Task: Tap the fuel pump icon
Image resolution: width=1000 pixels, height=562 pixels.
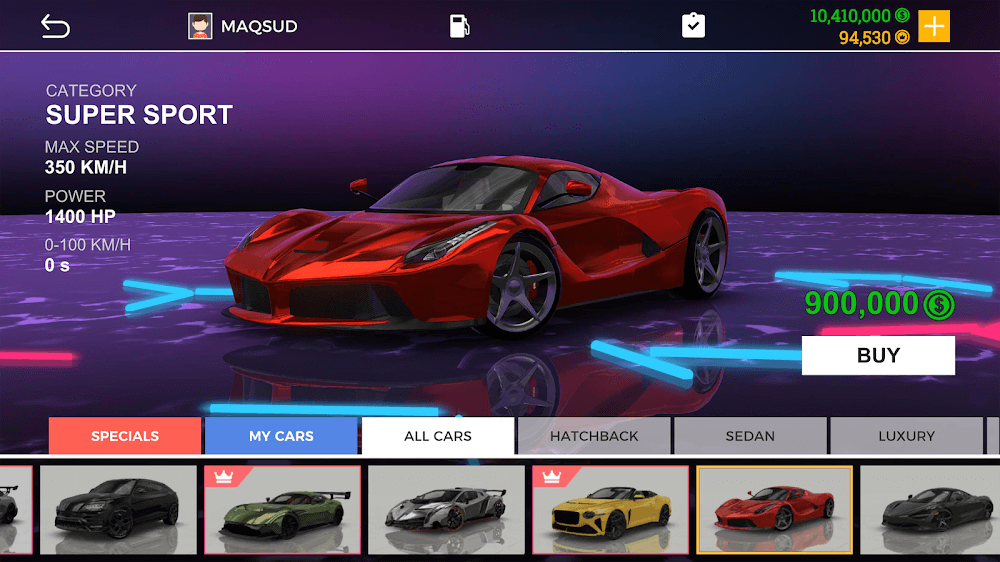Action: coord(459,26)
